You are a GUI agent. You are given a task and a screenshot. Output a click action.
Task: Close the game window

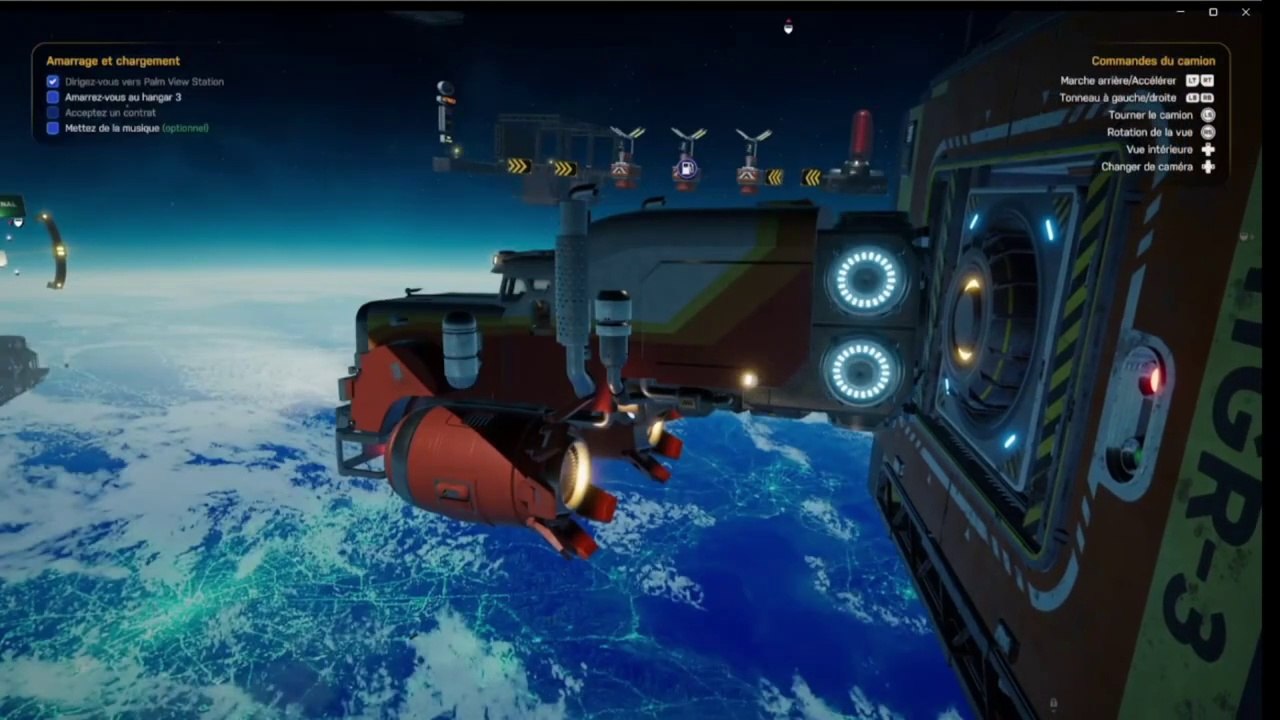1246,12
